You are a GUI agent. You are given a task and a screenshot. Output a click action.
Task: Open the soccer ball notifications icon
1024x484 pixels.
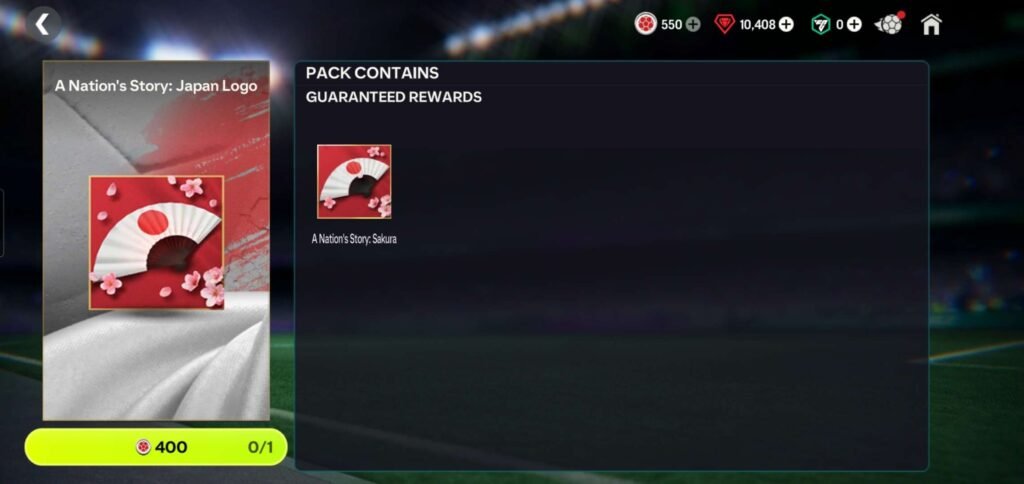[888, 24]
